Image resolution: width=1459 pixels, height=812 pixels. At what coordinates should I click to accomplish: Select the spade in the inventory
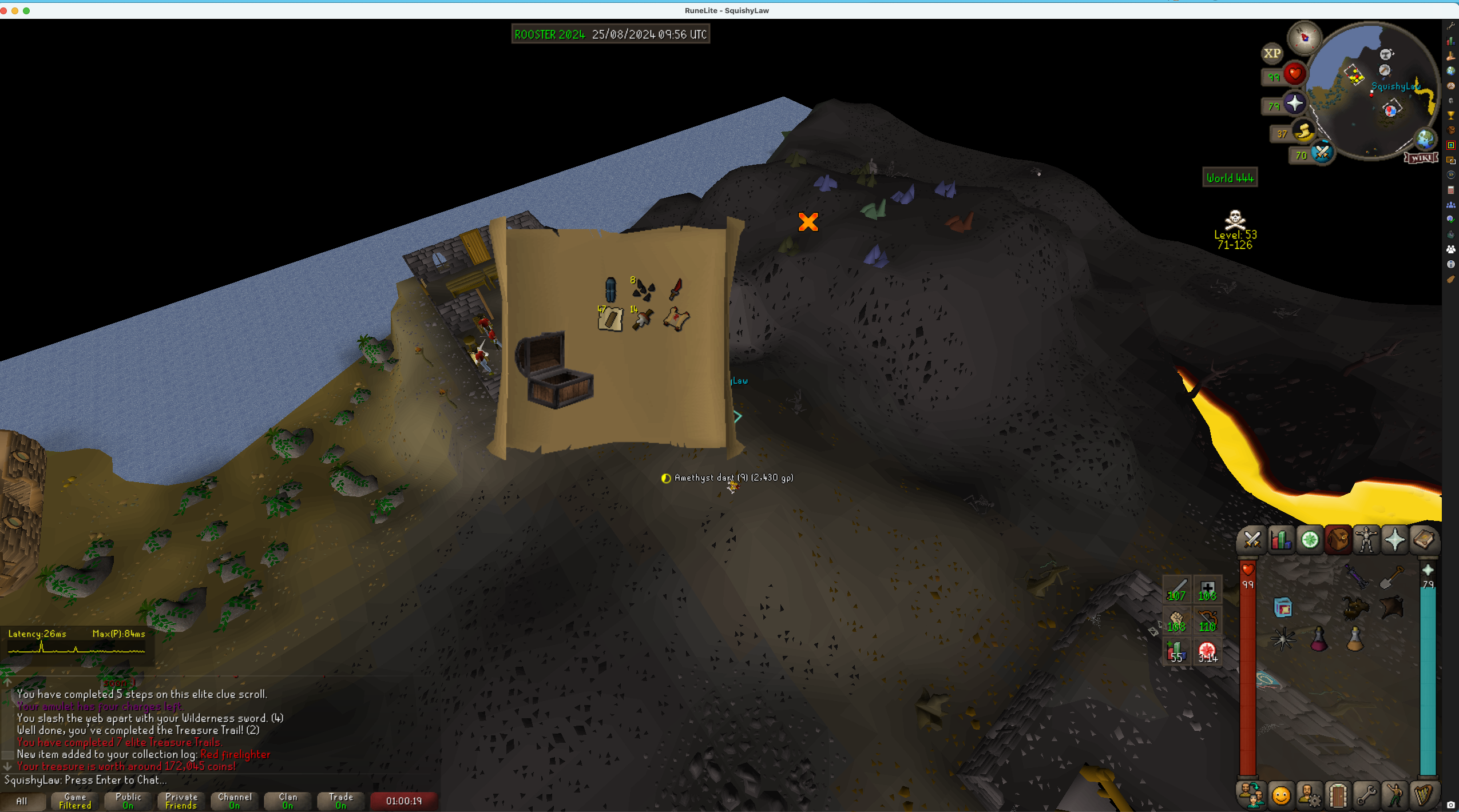(x=1391, y=576)
